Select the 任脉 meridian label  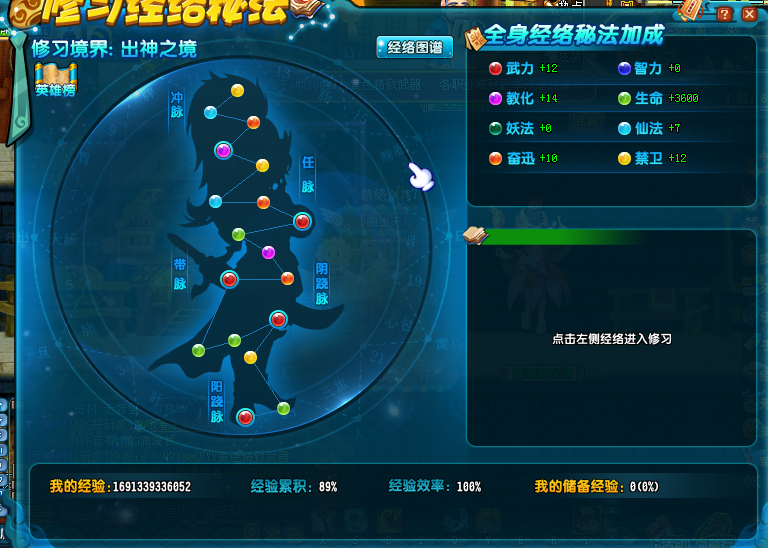tap(308, 174)
